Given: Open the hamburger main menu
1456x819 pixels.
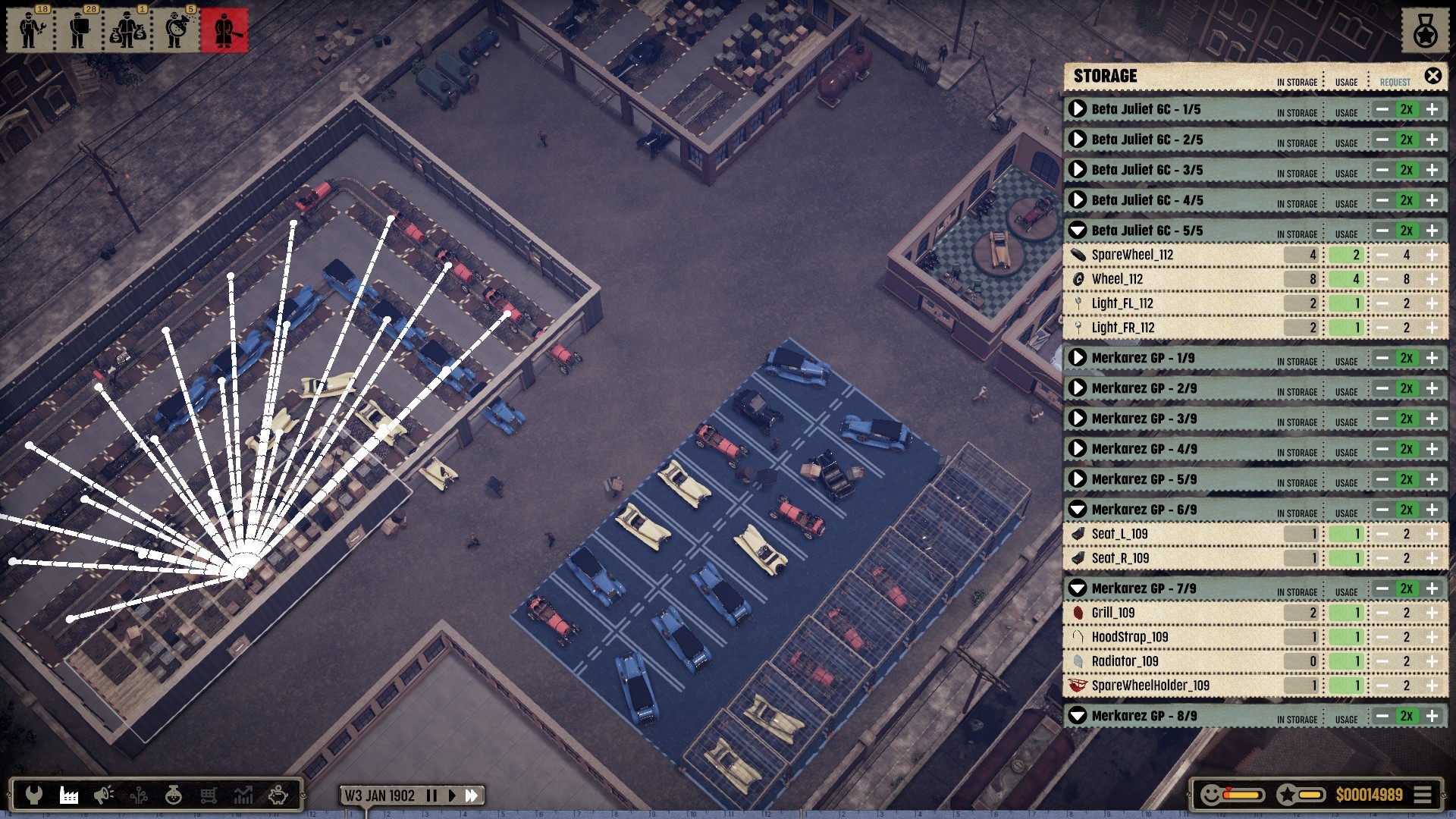Looking at the screenshot, I should pos(1423,795).
